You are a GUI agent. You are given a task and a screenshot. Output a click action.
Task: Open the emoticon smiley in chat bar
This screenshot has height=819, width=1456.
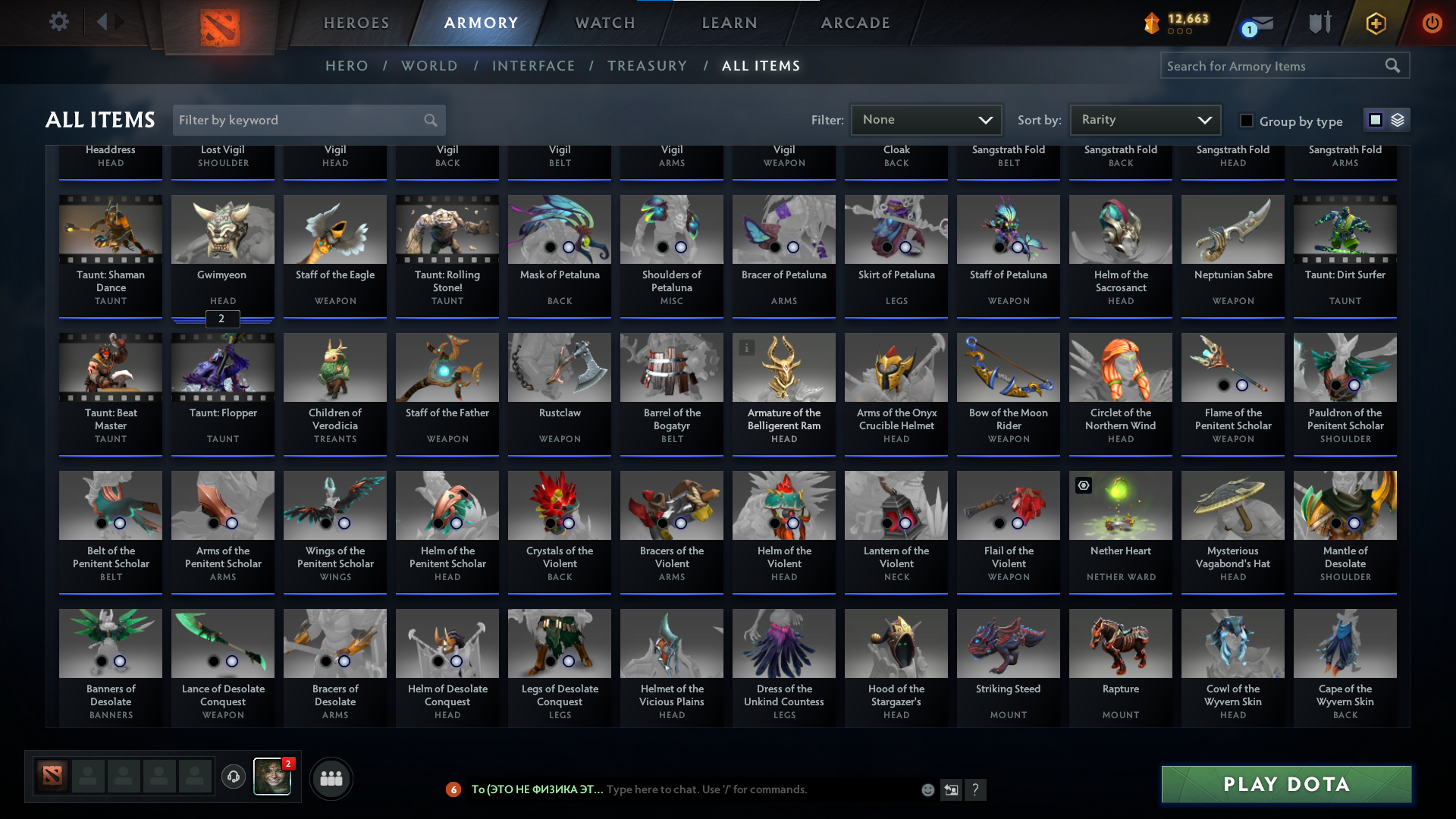click(x=927, y=789)
